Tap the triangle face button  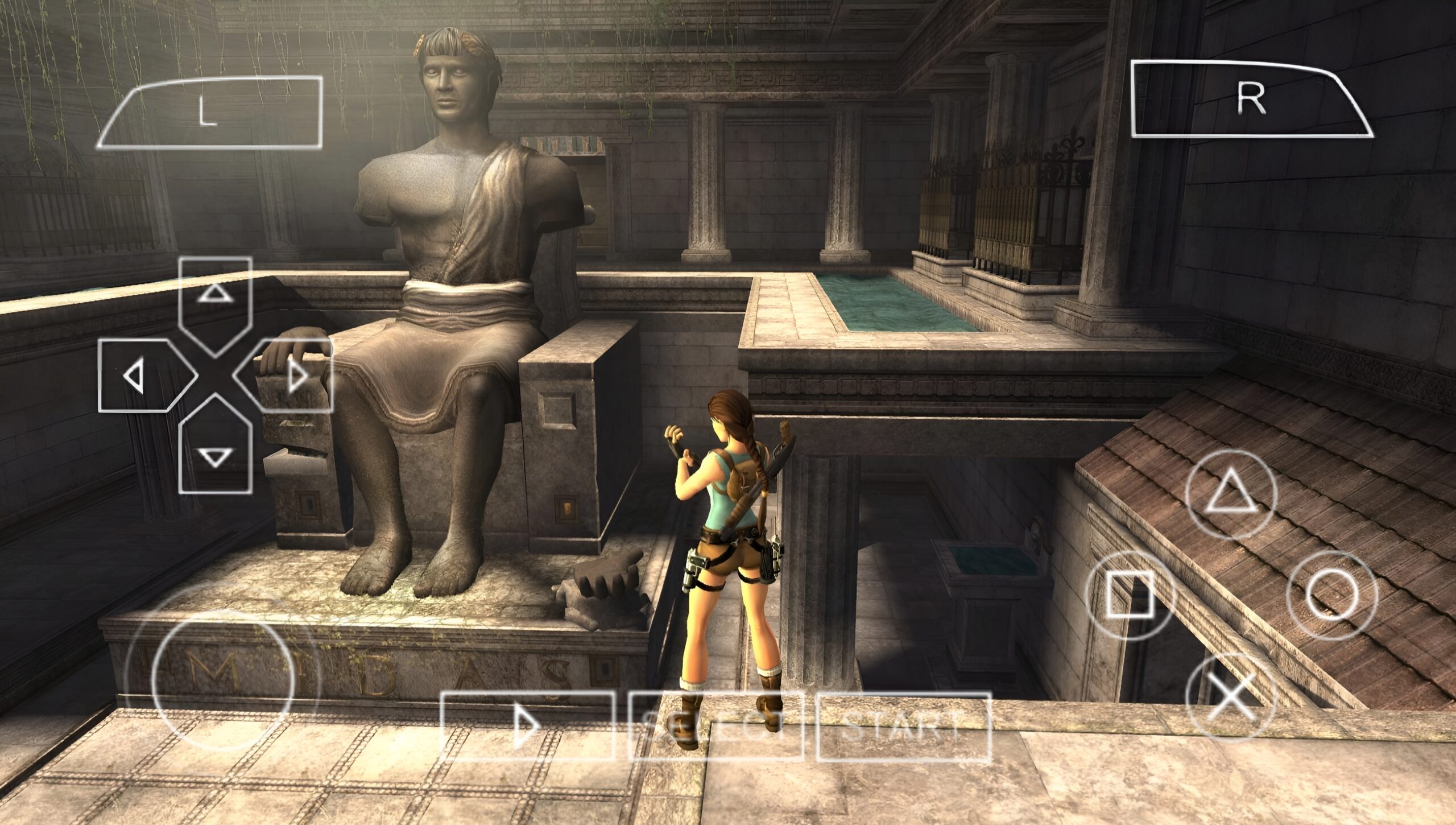(1231, 494)
